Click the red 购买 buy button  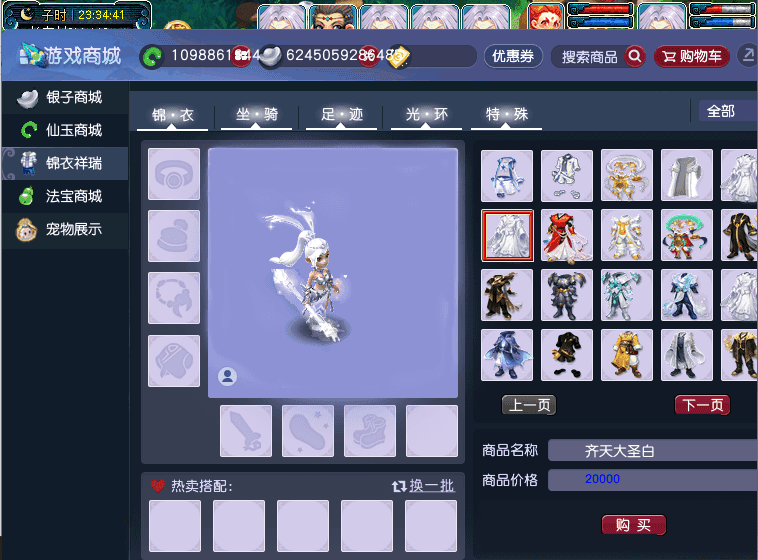633,525
